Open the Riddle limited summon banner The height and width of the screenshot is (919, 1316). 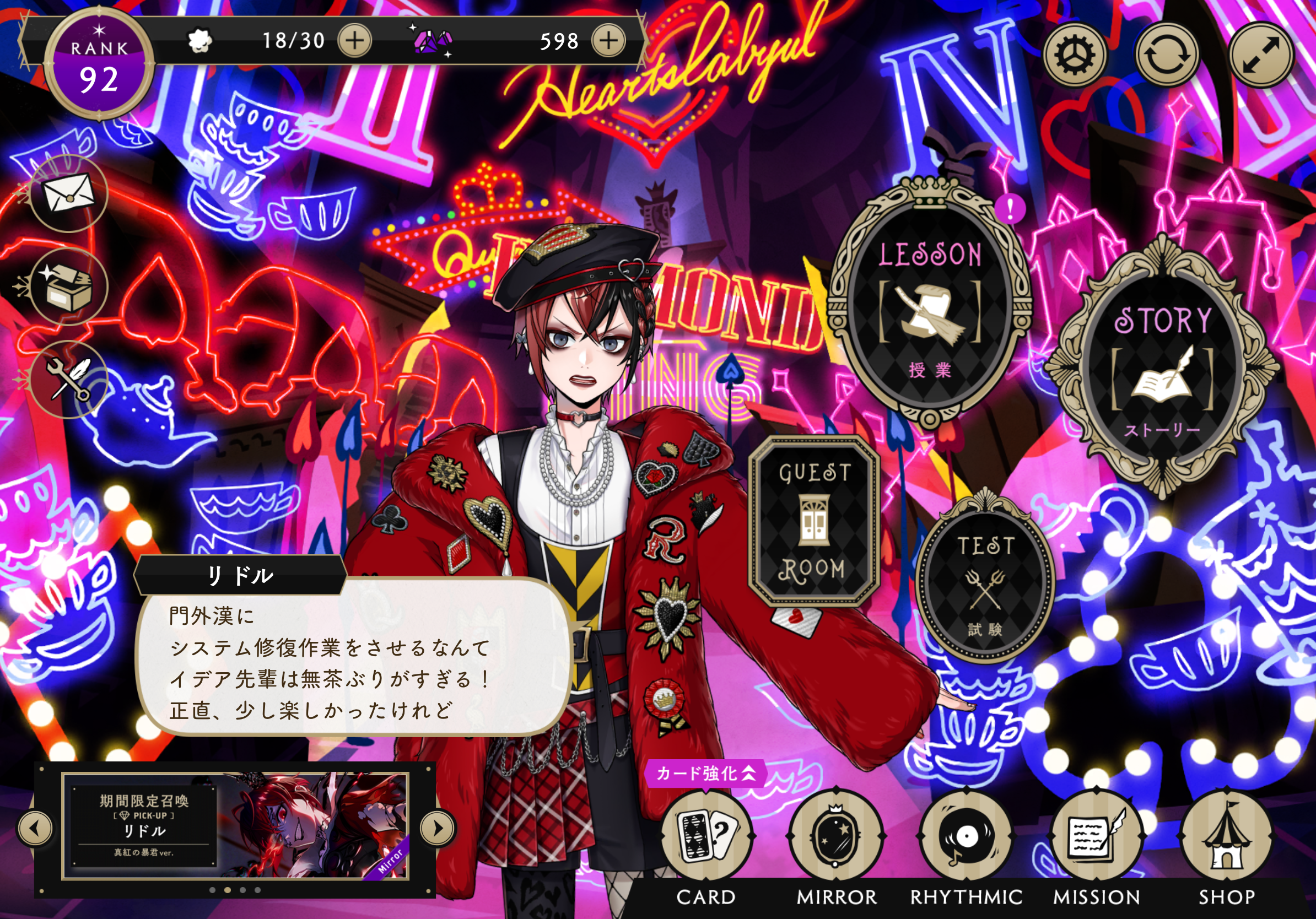(x=235, y=825)
